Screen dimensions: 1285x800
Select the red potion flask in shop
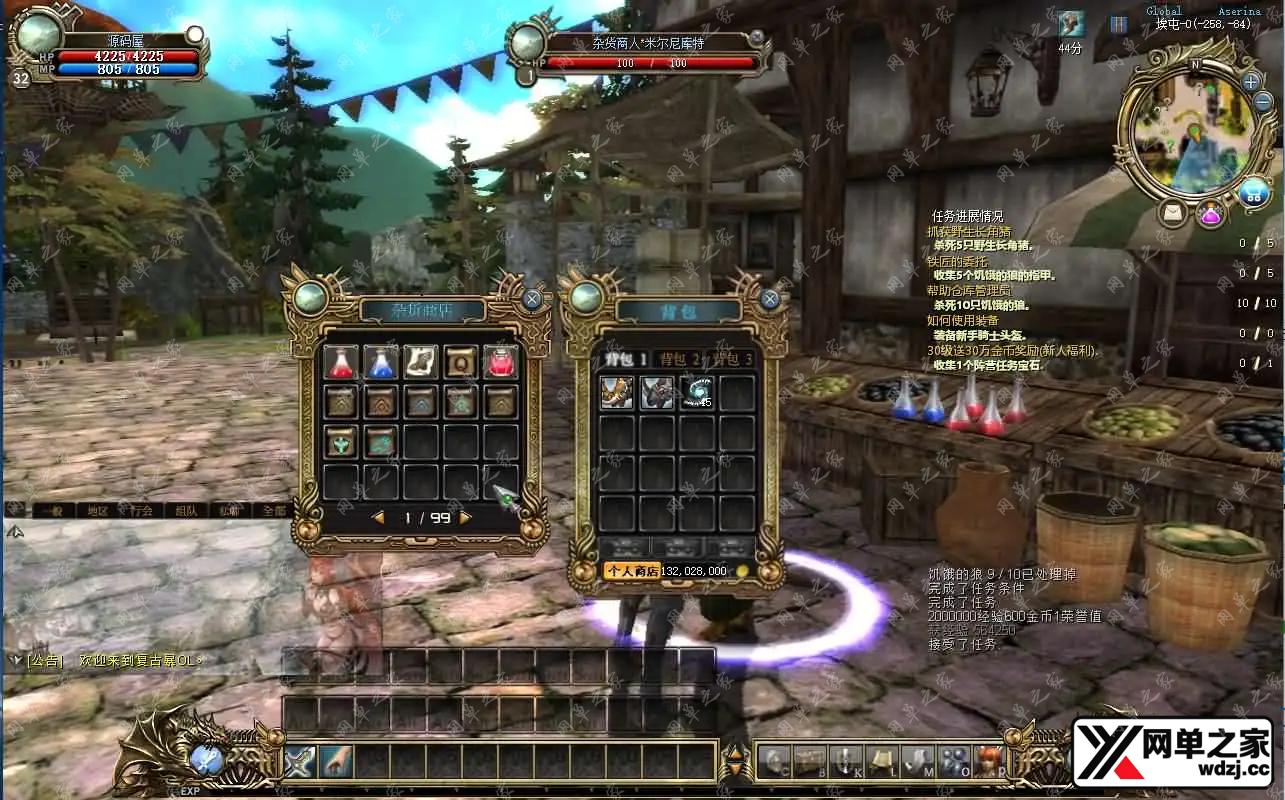341,362
